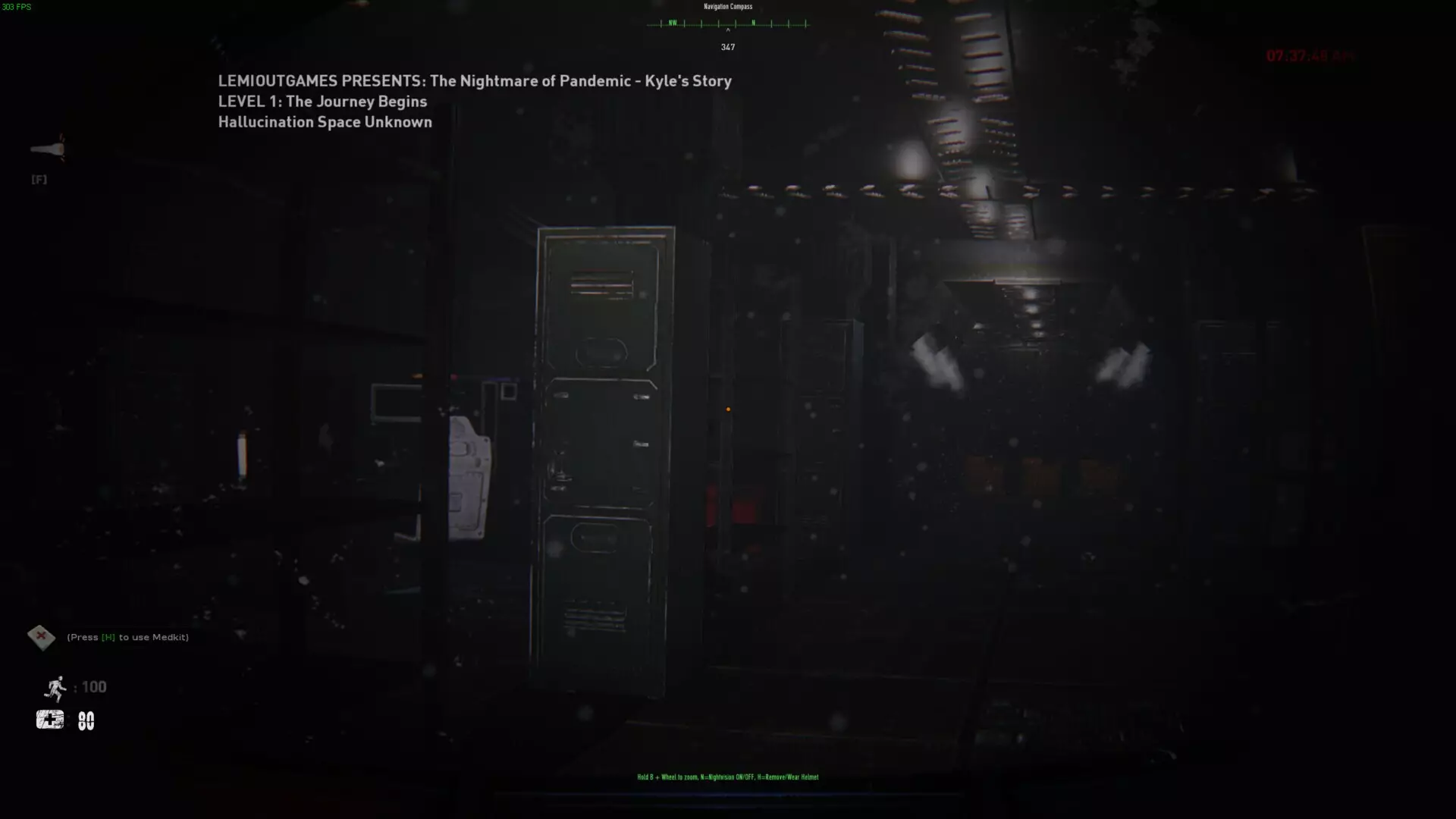The height and width of the screenshot is (819, 1456).
Task: Expand the Navigation Compass header
Action: [726, 6]
